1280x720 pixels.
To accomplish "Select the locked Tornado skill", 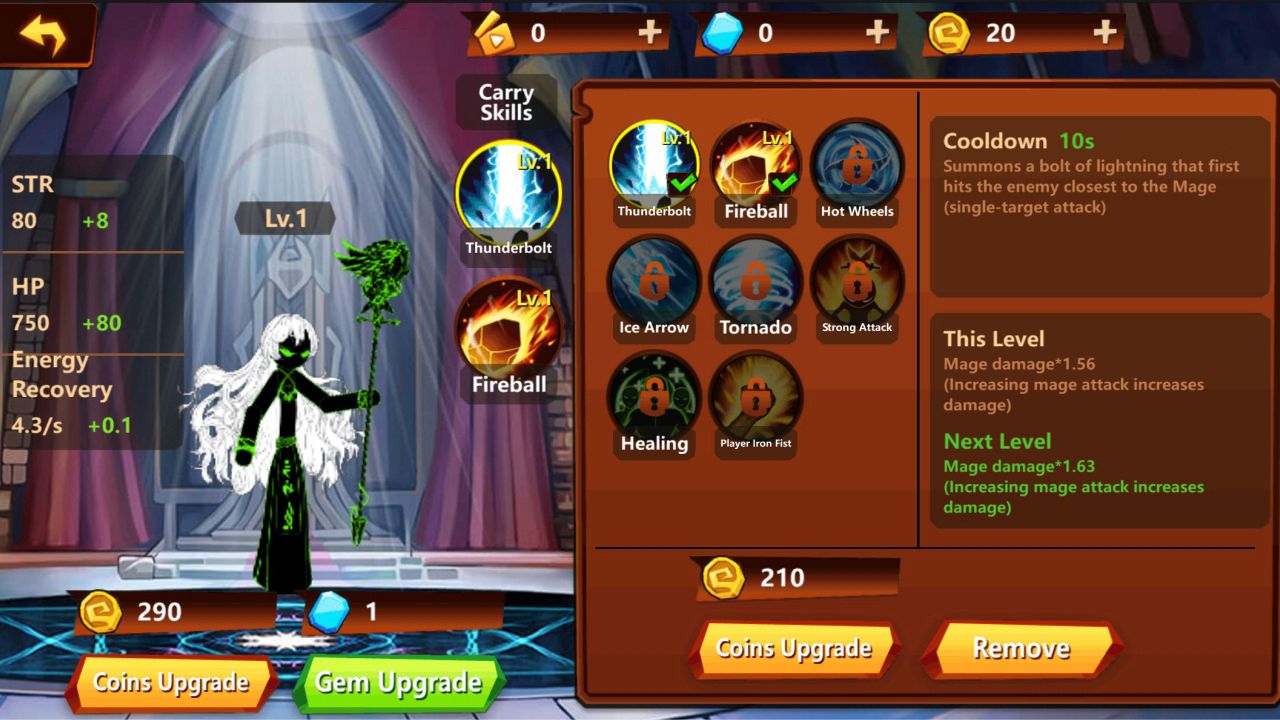I will coord(756,282).
